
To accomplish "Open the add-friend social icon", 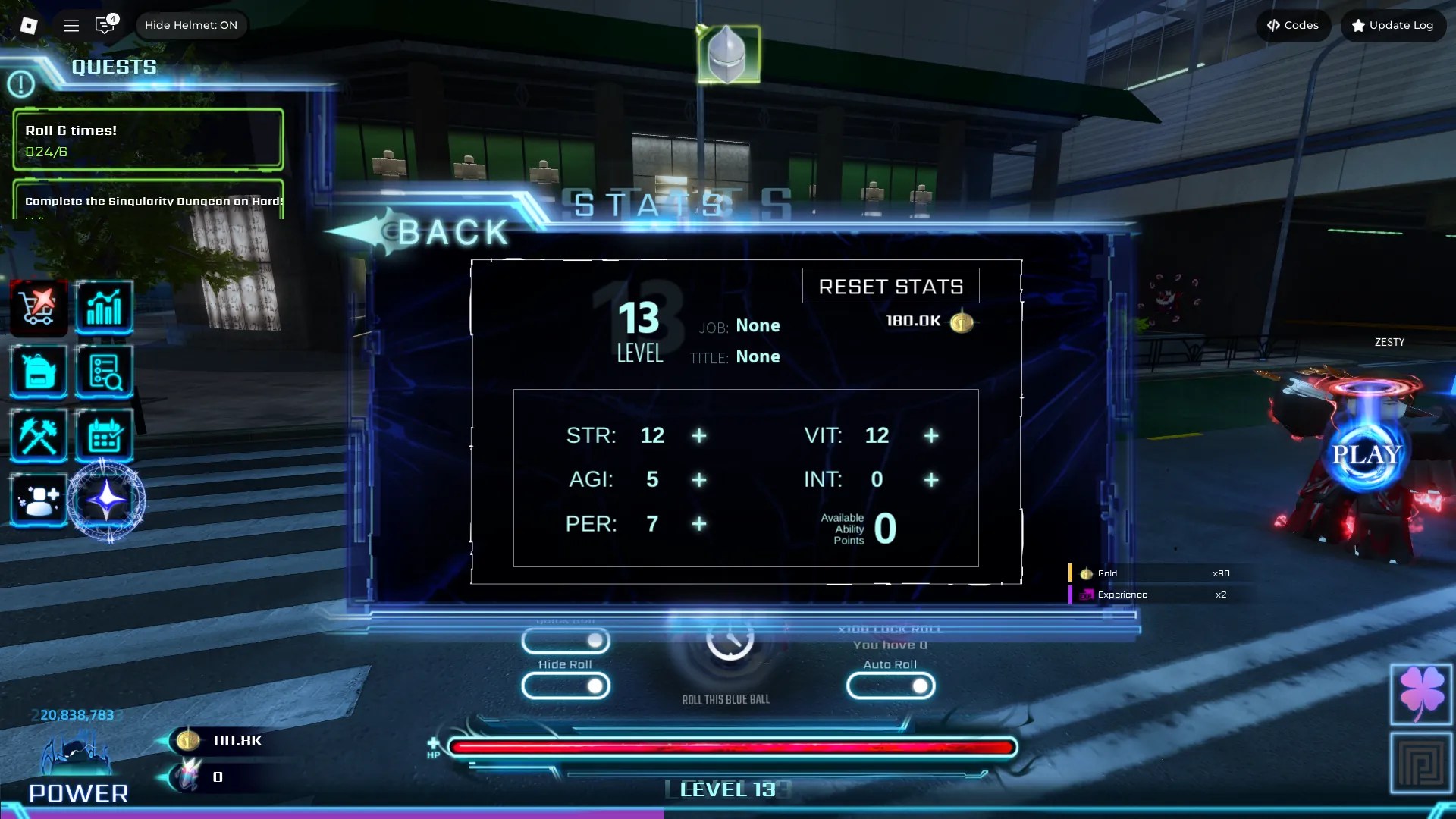I will point(38,499).
